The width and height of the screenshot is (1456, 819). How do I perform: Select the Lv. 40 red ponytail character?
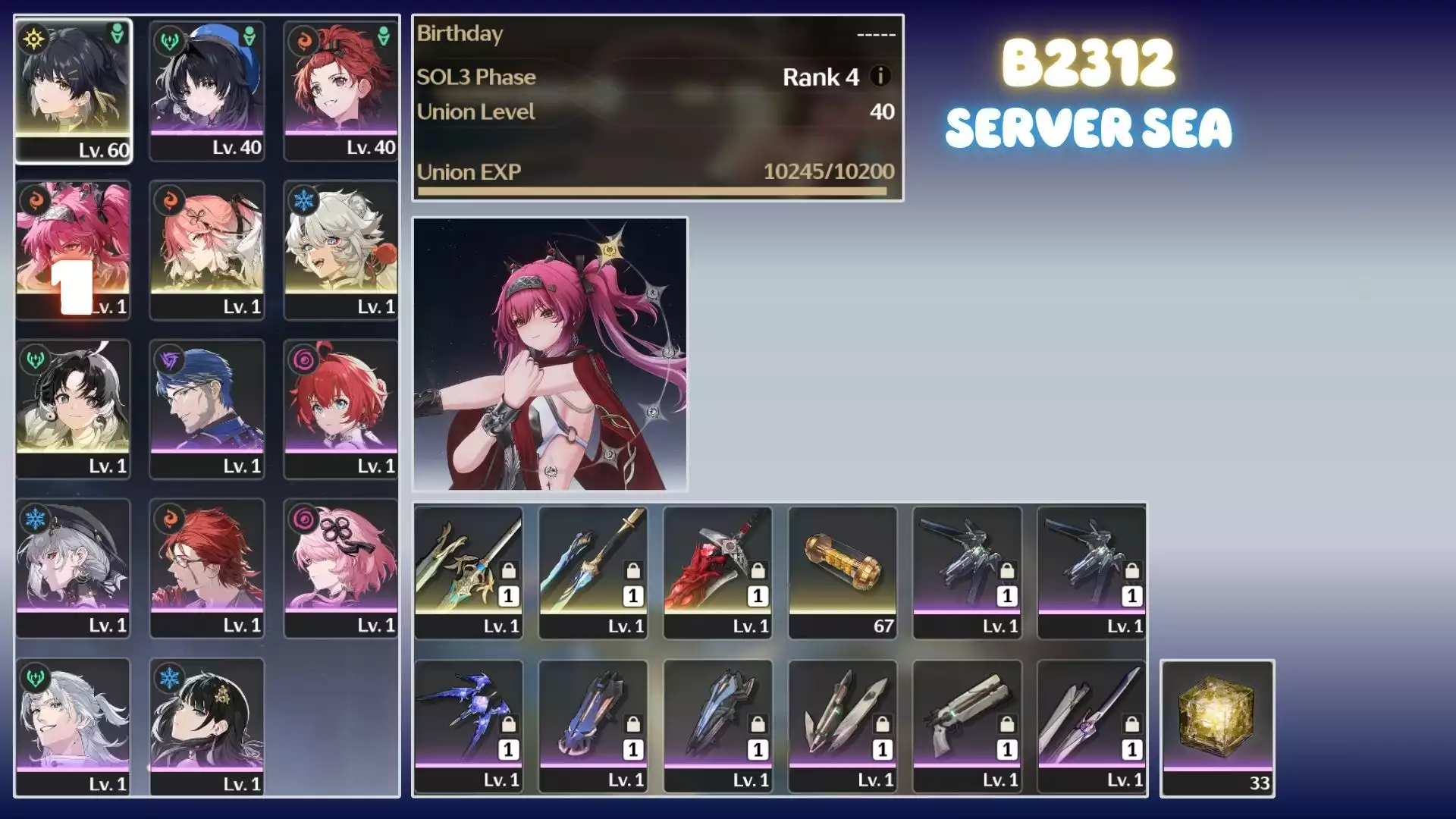[x=340, y=90]
